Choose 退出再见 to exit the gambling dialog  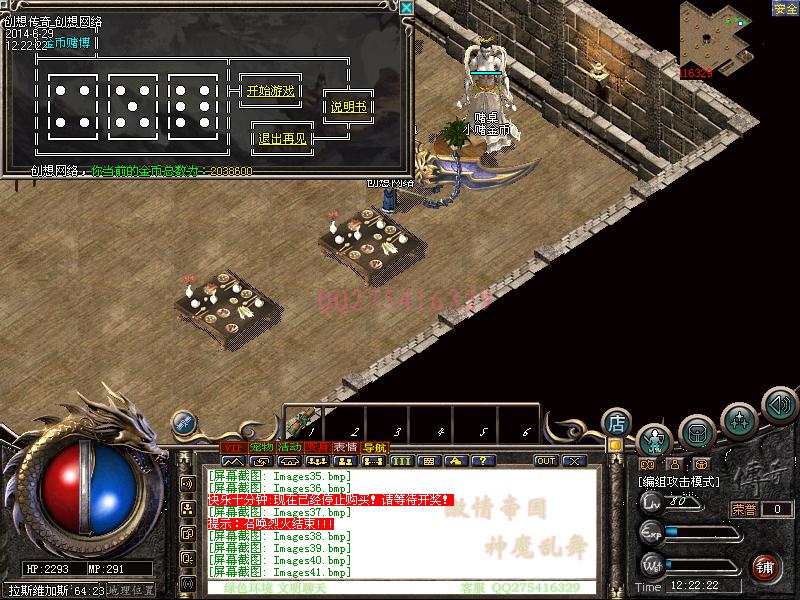283,139
